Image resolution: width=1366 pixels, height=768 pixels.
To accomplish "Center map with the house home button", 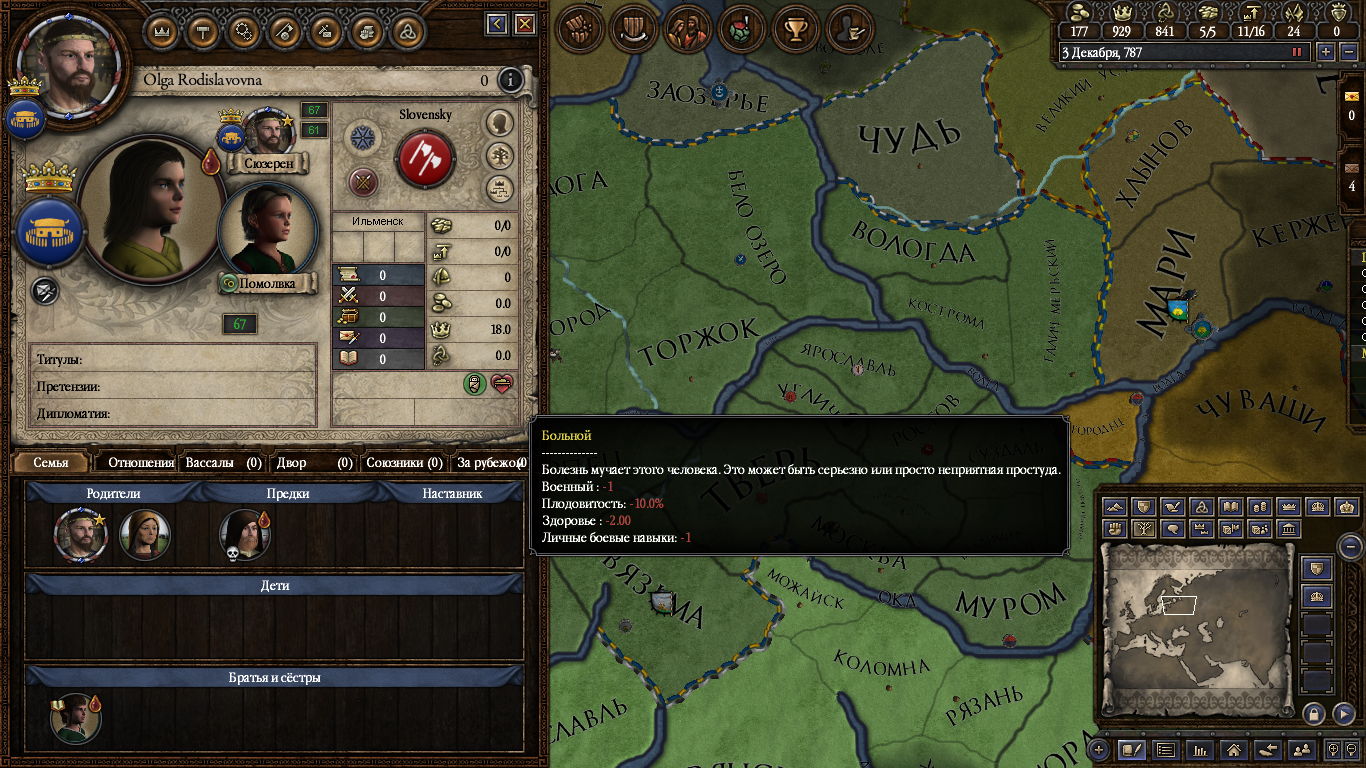I will pos(1233,749).
